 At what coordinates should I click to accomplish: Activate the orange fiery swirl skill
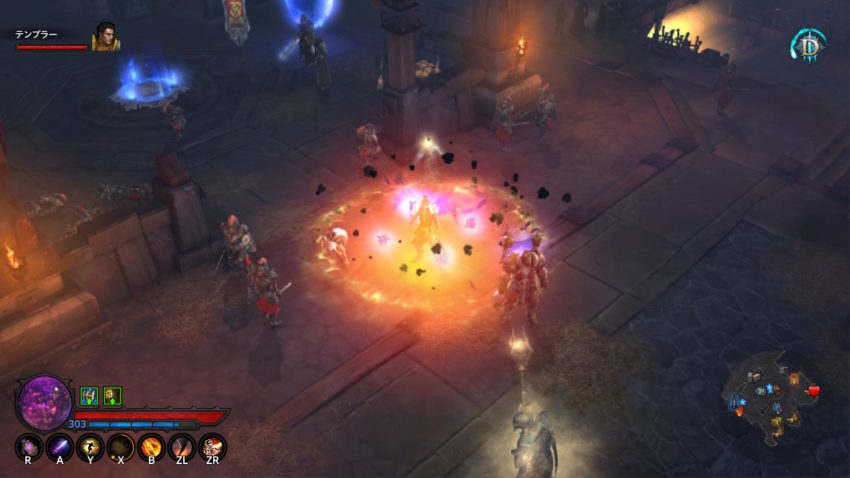(x=151, y=446)
